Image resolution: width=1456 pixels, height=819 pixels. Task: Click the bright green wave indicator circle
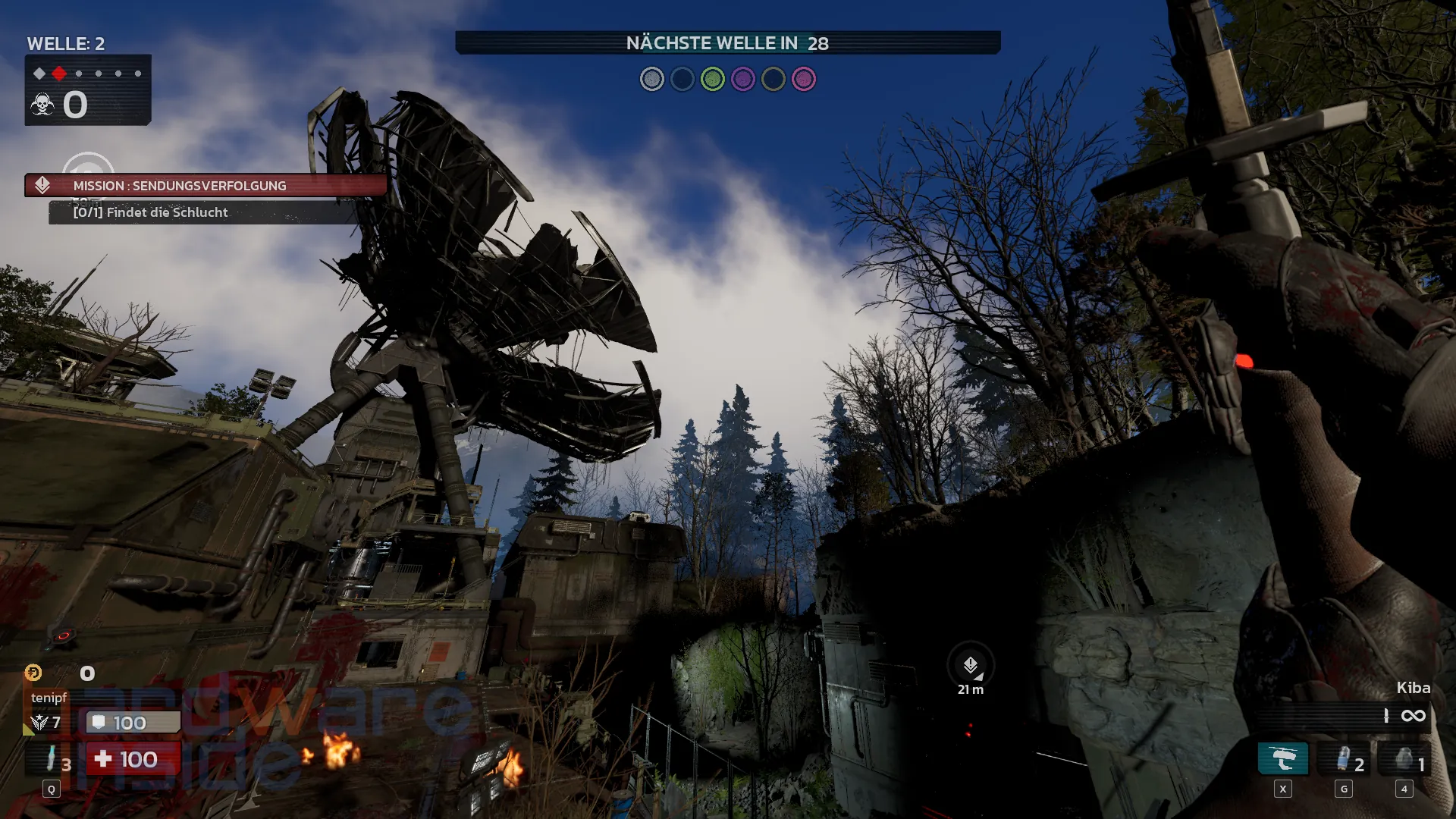pyautogui.click(x=712, y=79)
